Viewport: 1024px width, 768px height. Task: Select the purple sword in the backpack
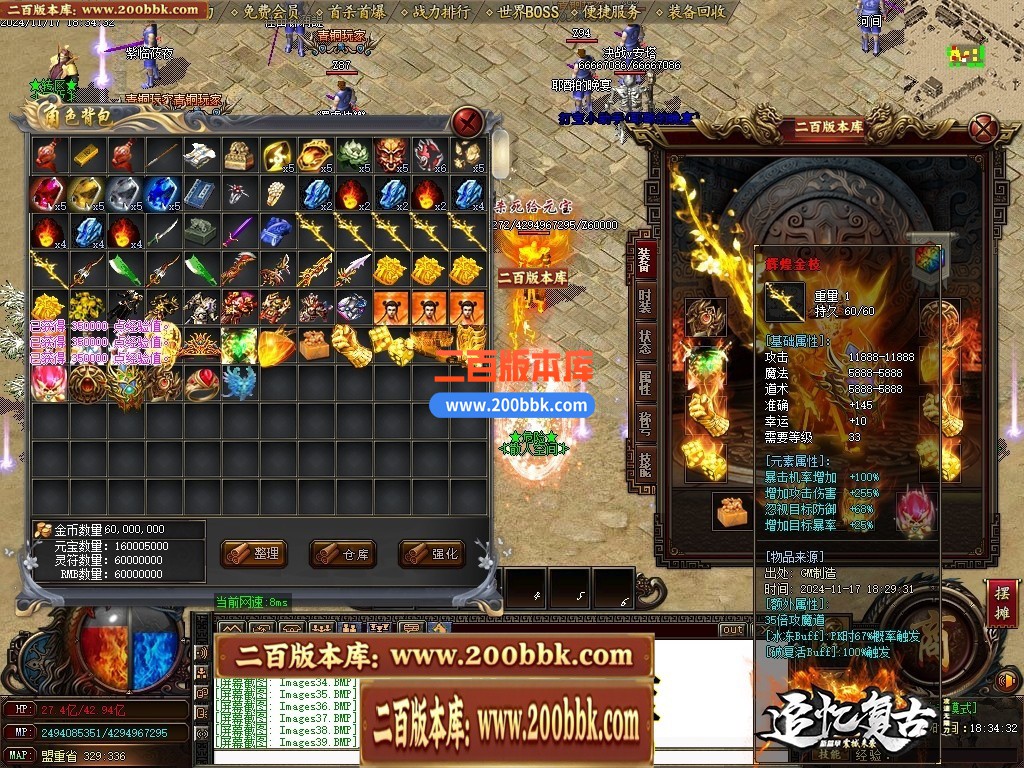point(238,232)
